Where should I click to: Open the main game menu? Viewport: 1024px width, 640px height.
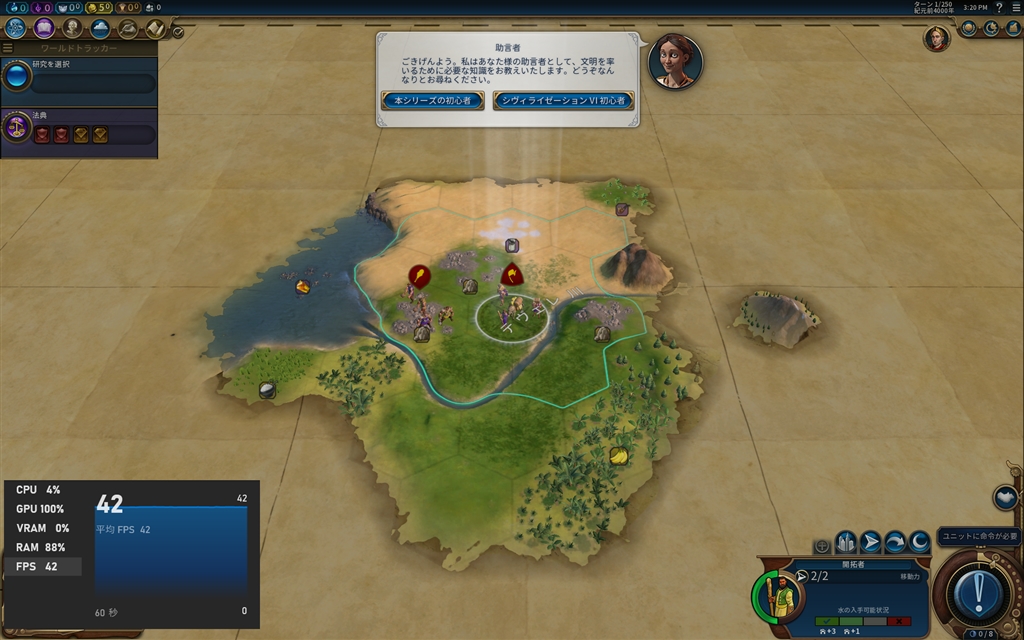click(1015, 7)
